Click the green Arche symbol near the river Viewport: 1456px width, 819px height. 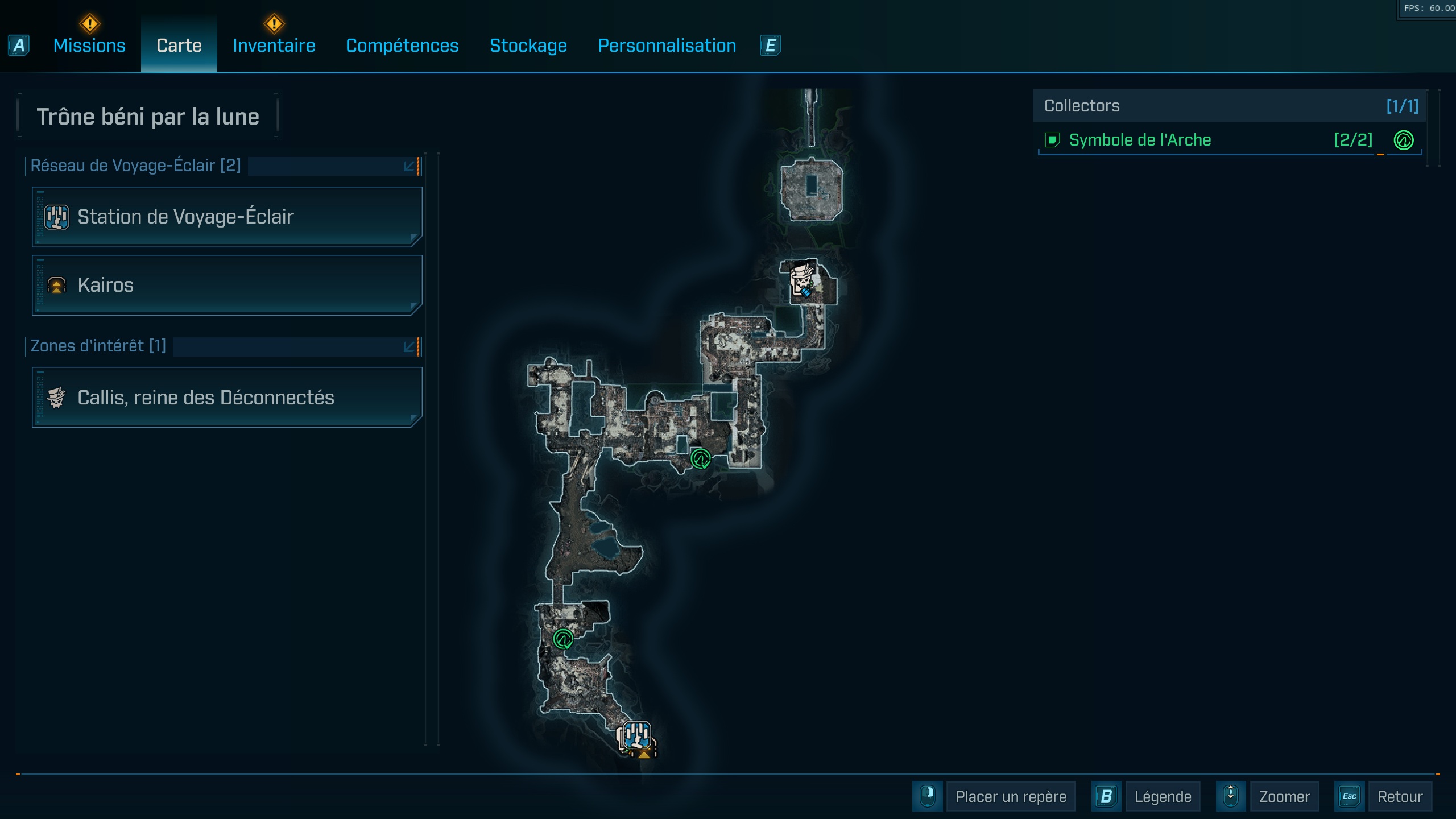(700, 458)
